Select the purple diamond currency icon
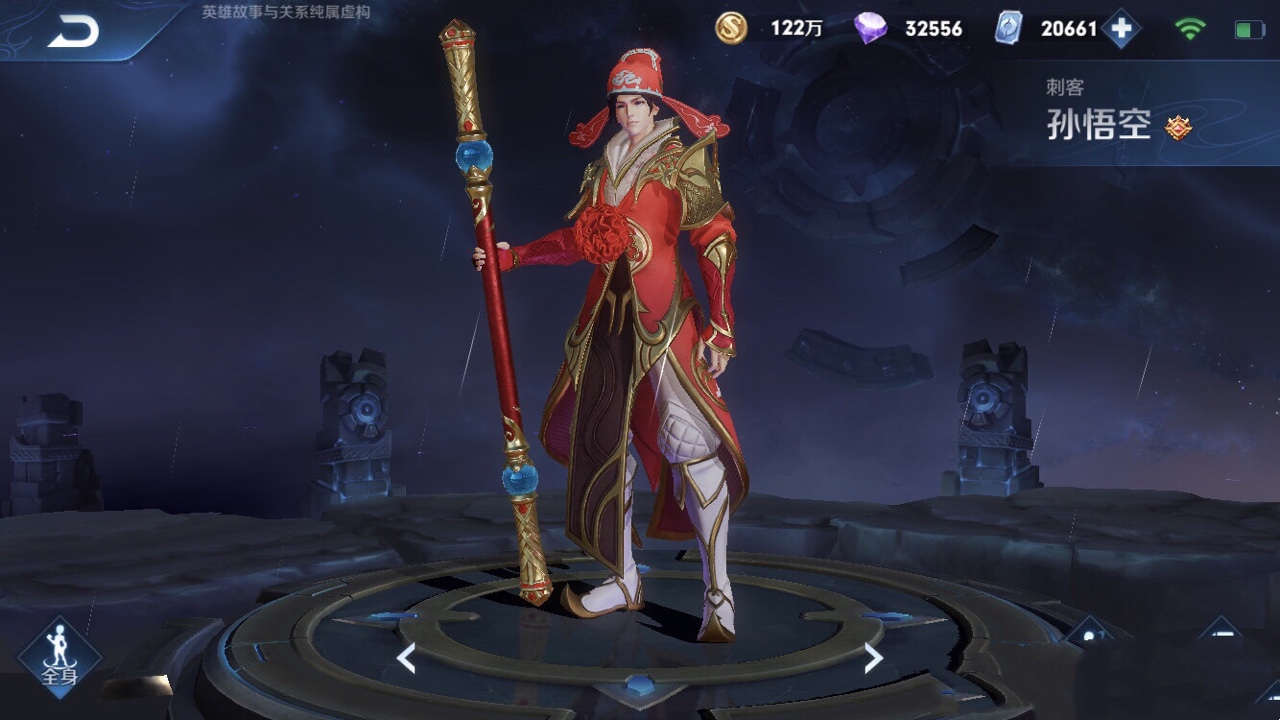1280x720 pixels. click(x=870, y=28)
